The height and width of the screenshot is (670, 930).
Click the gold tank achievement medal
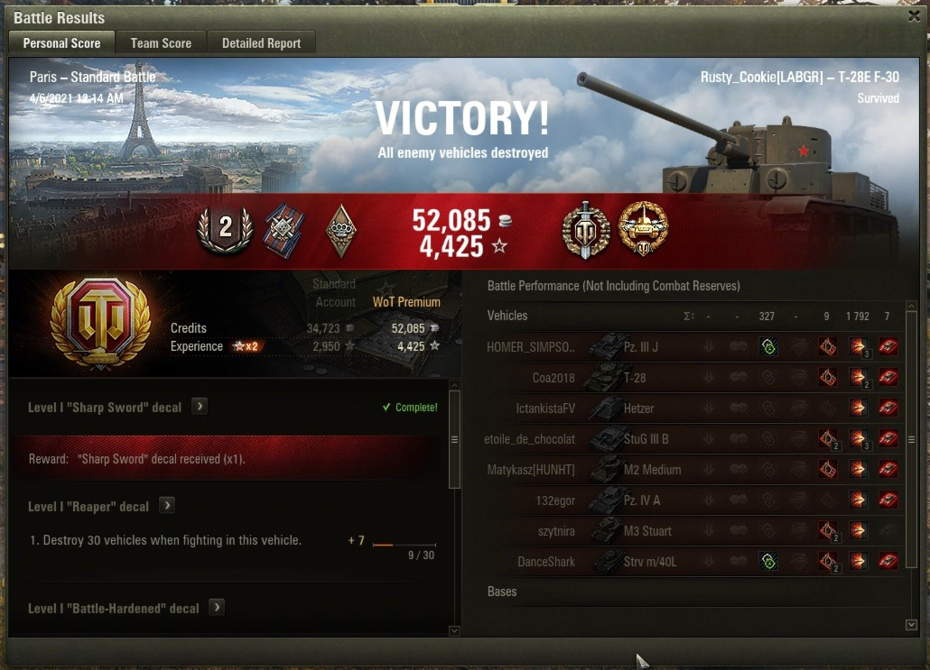coord(643,230)
